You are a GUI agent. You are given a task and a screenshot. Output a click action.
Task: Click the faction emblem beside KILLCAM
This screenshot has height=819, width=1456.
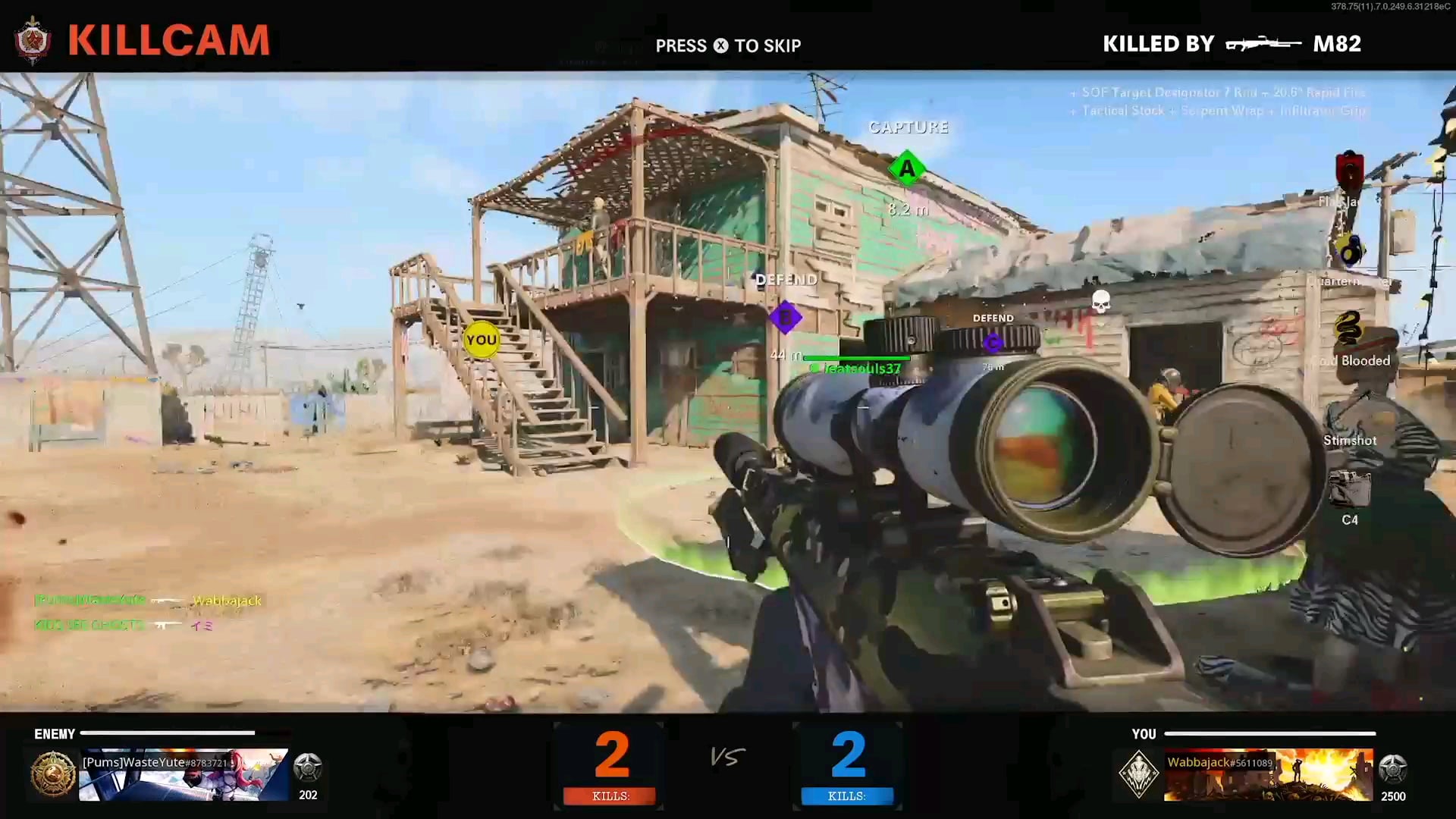click(33, 40)
